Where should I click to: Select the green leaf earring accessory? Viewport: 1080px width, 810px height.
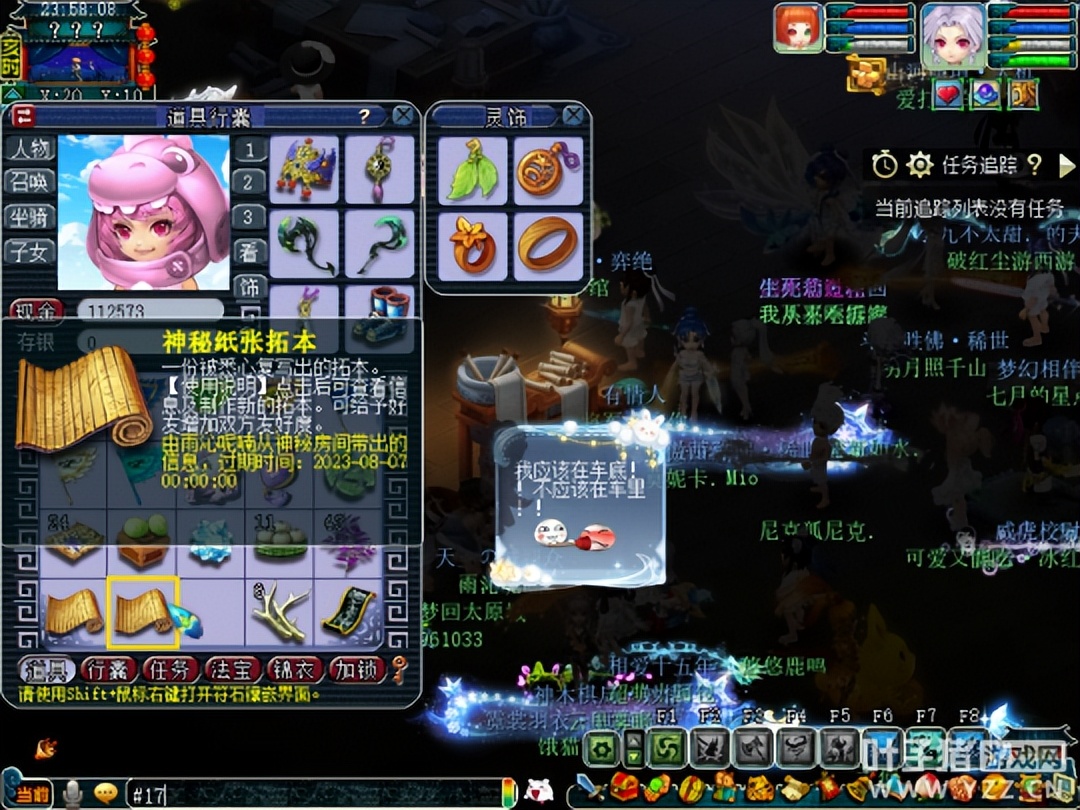472,170
